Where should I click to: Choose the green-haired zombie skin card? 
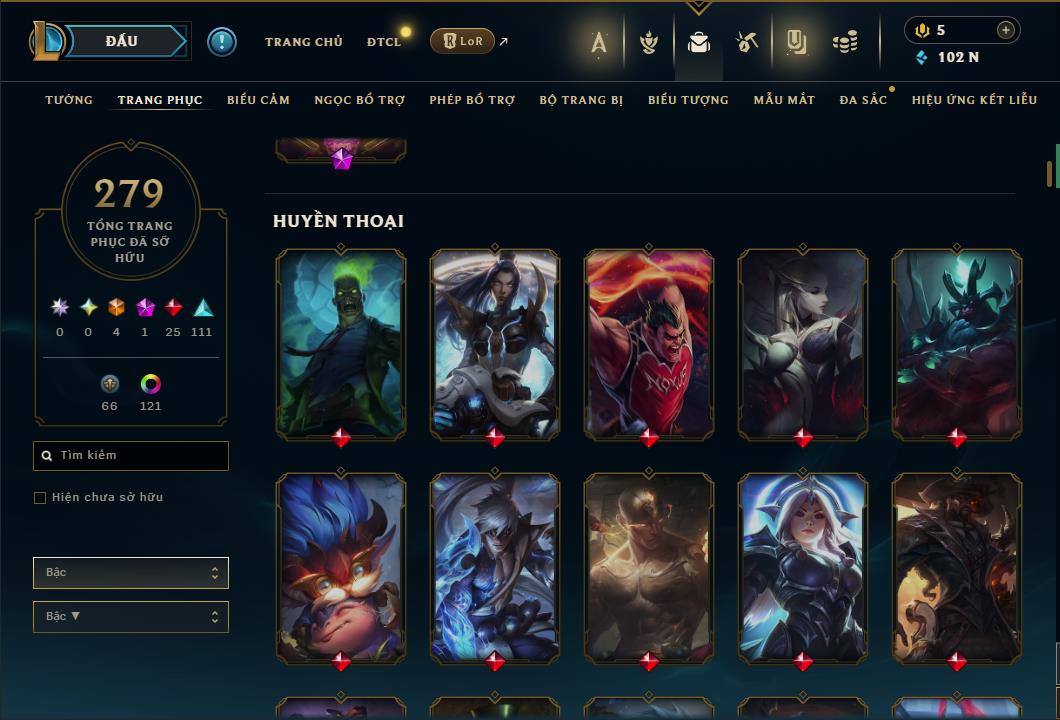tap(341, 343)
